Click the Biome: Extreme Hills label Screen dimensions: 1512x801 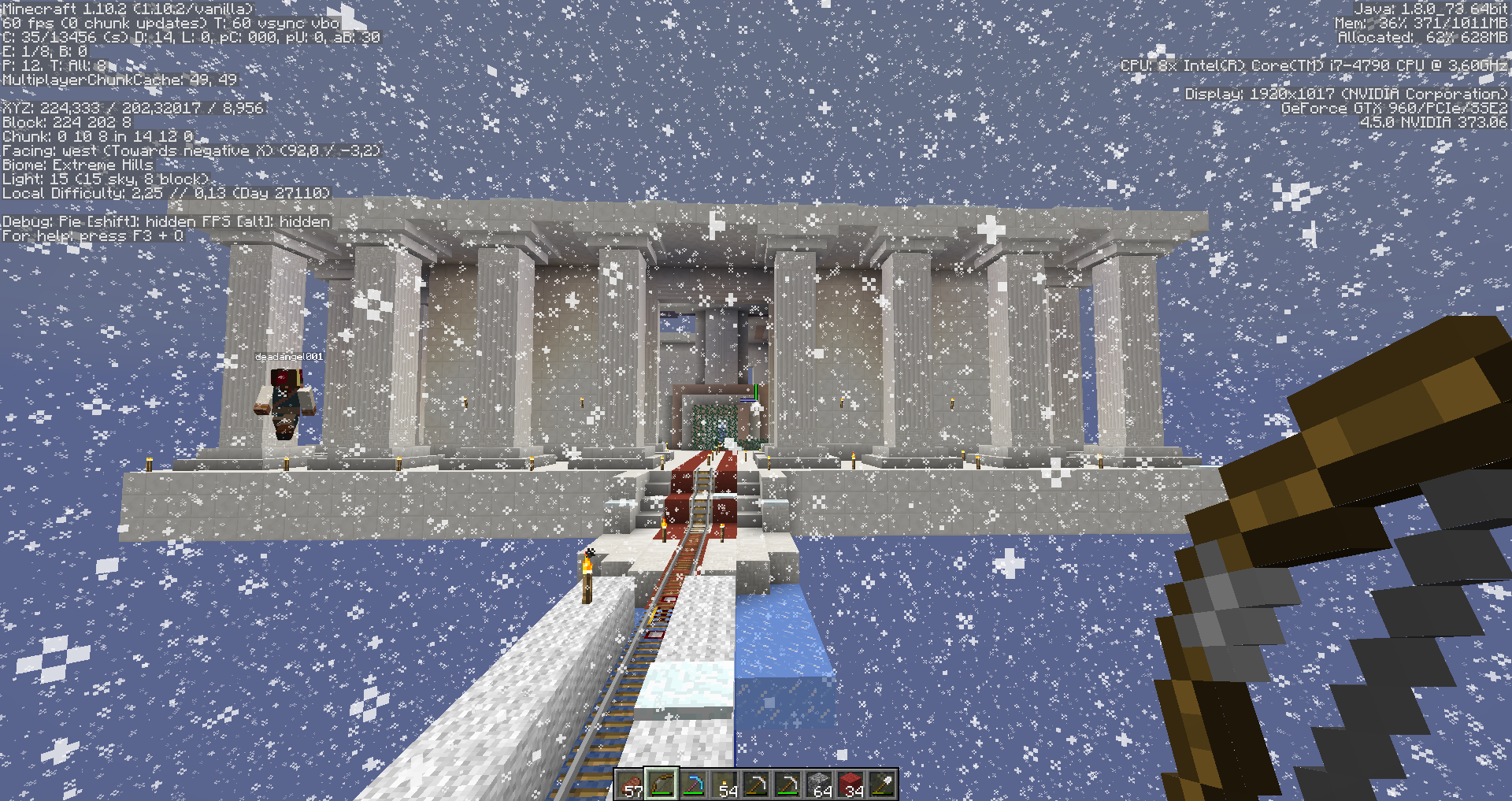pyautogui.click(x=76, y=165)
